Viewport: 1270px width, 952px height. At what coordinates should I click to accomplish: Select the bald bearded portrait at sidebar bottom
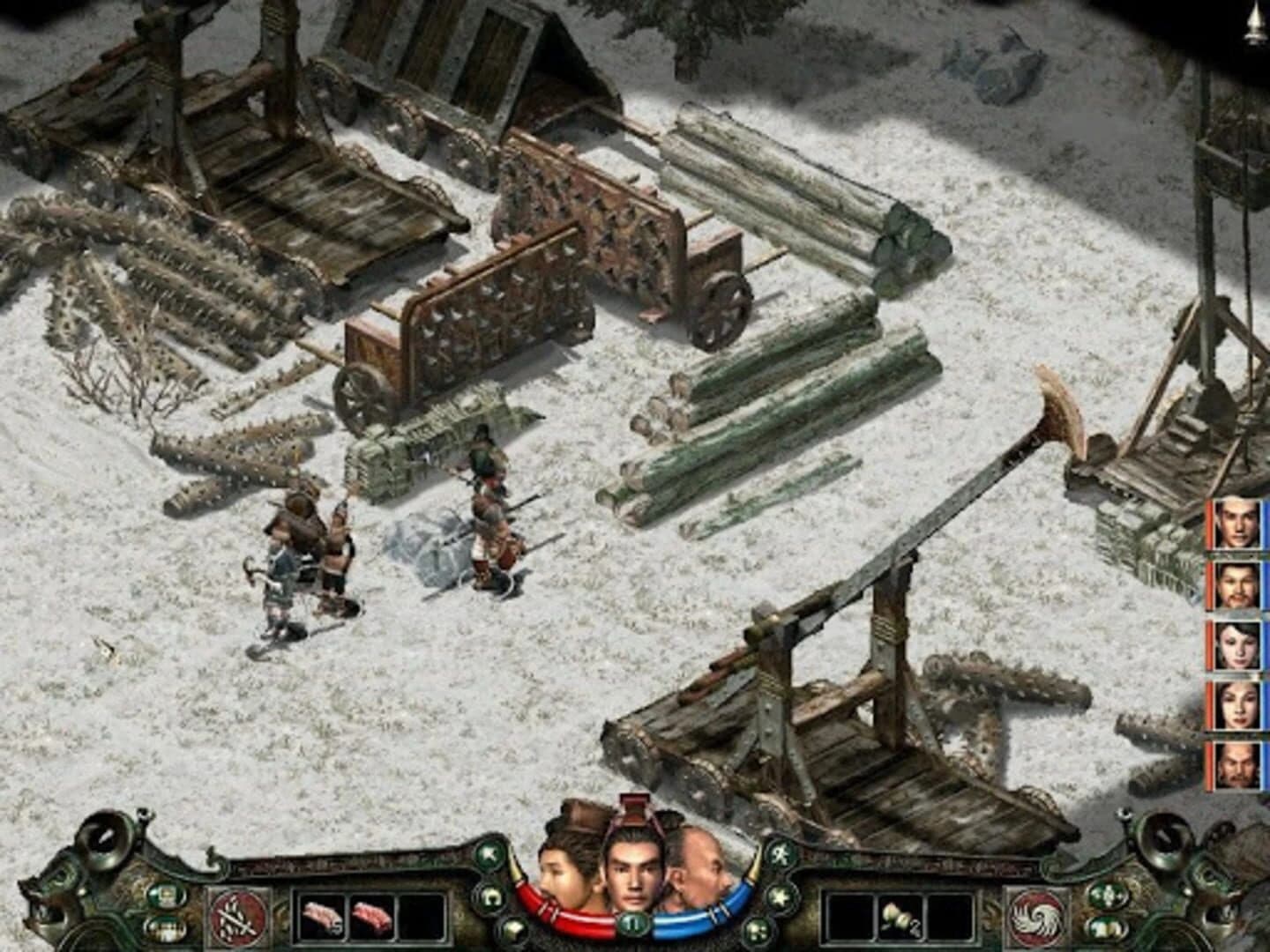click(x=1239, y=762)
